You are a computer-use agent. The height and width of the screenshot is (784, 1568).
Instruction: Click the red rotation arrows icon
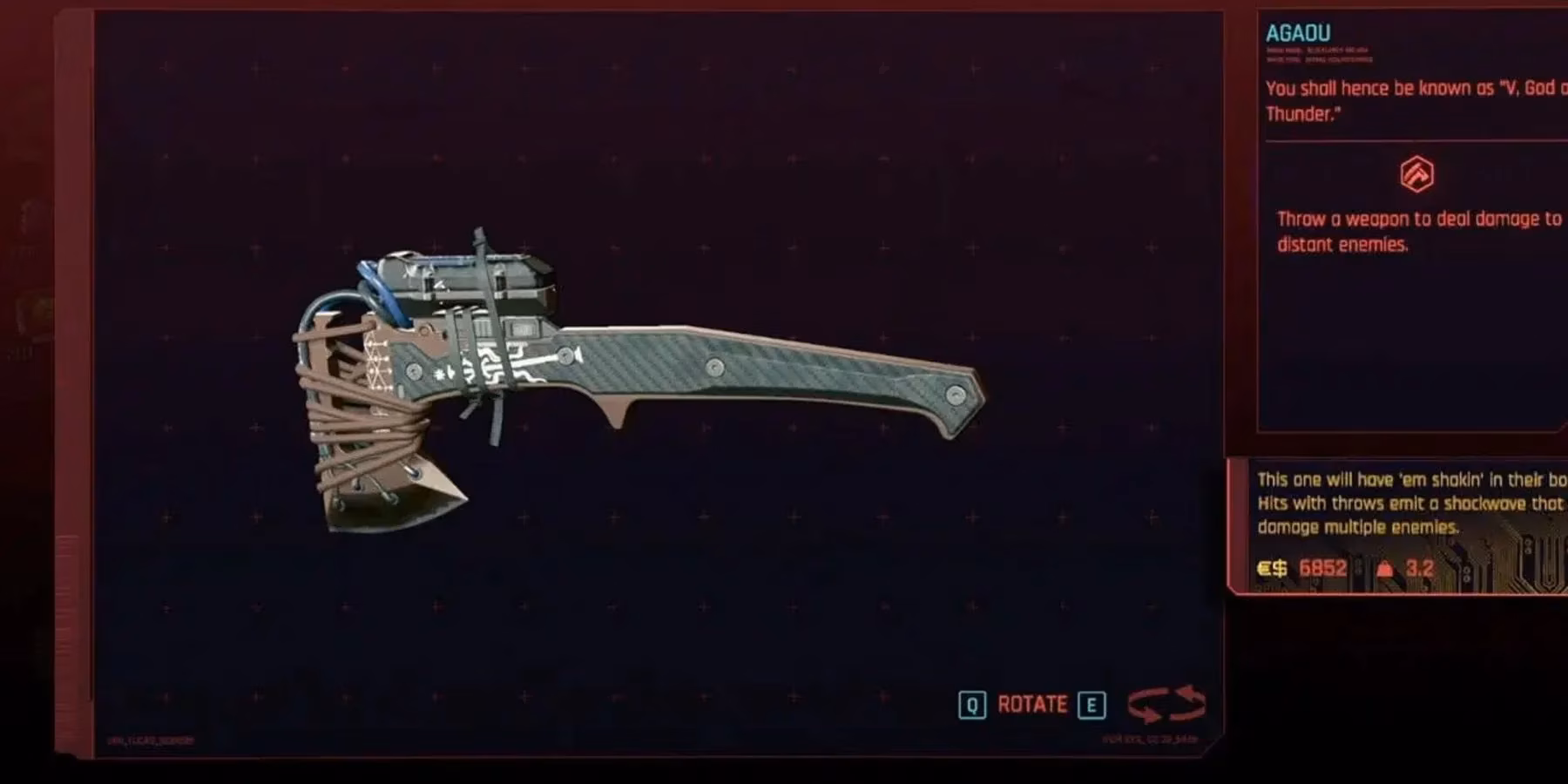coord(1166,706)
